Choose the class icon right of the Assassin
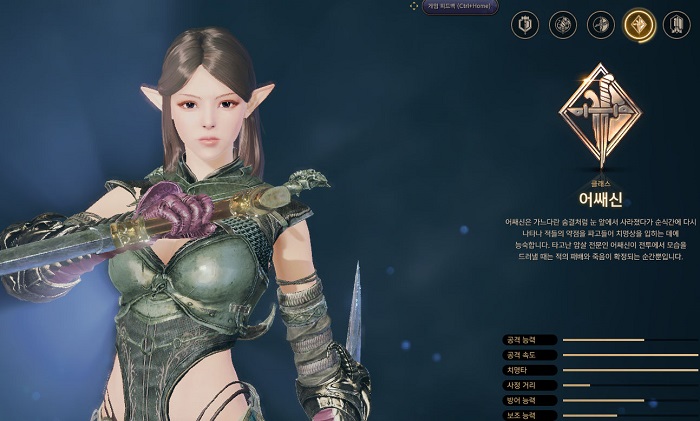The height and width of the screenshot is (421, 700). [x=677, y=25]
